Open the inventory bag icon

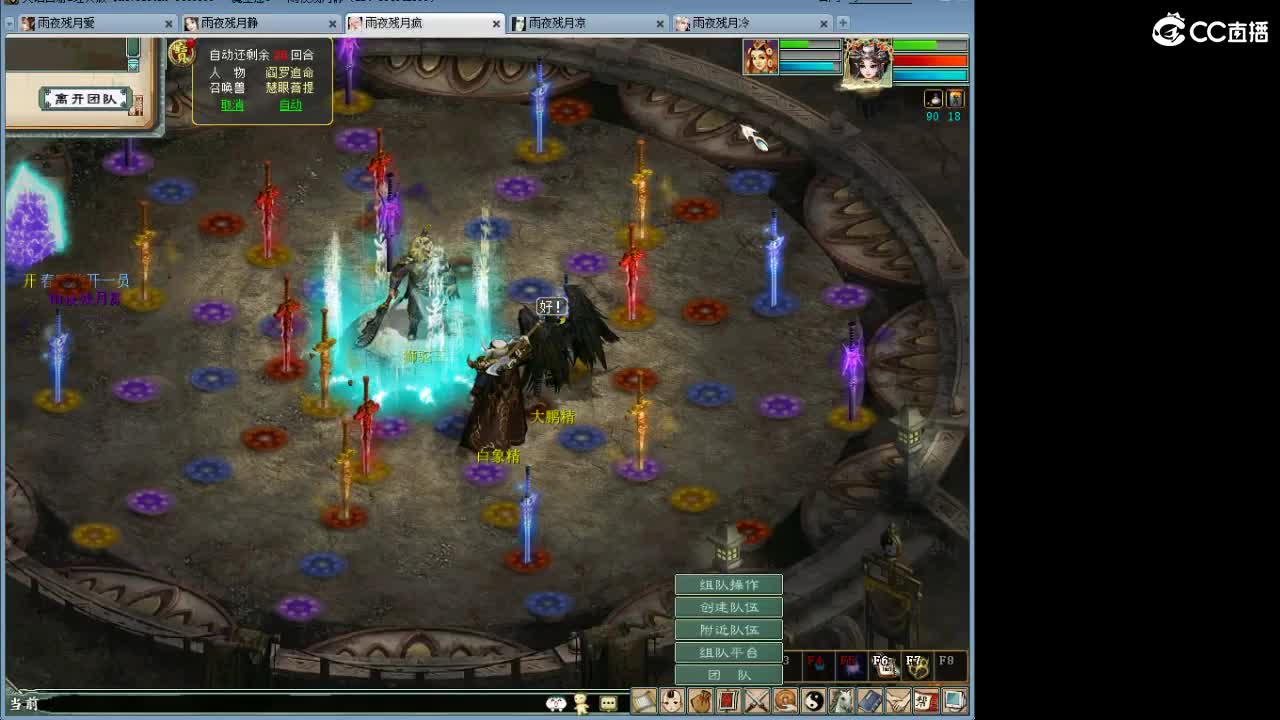pyautogui.click(x=701, y=700)
